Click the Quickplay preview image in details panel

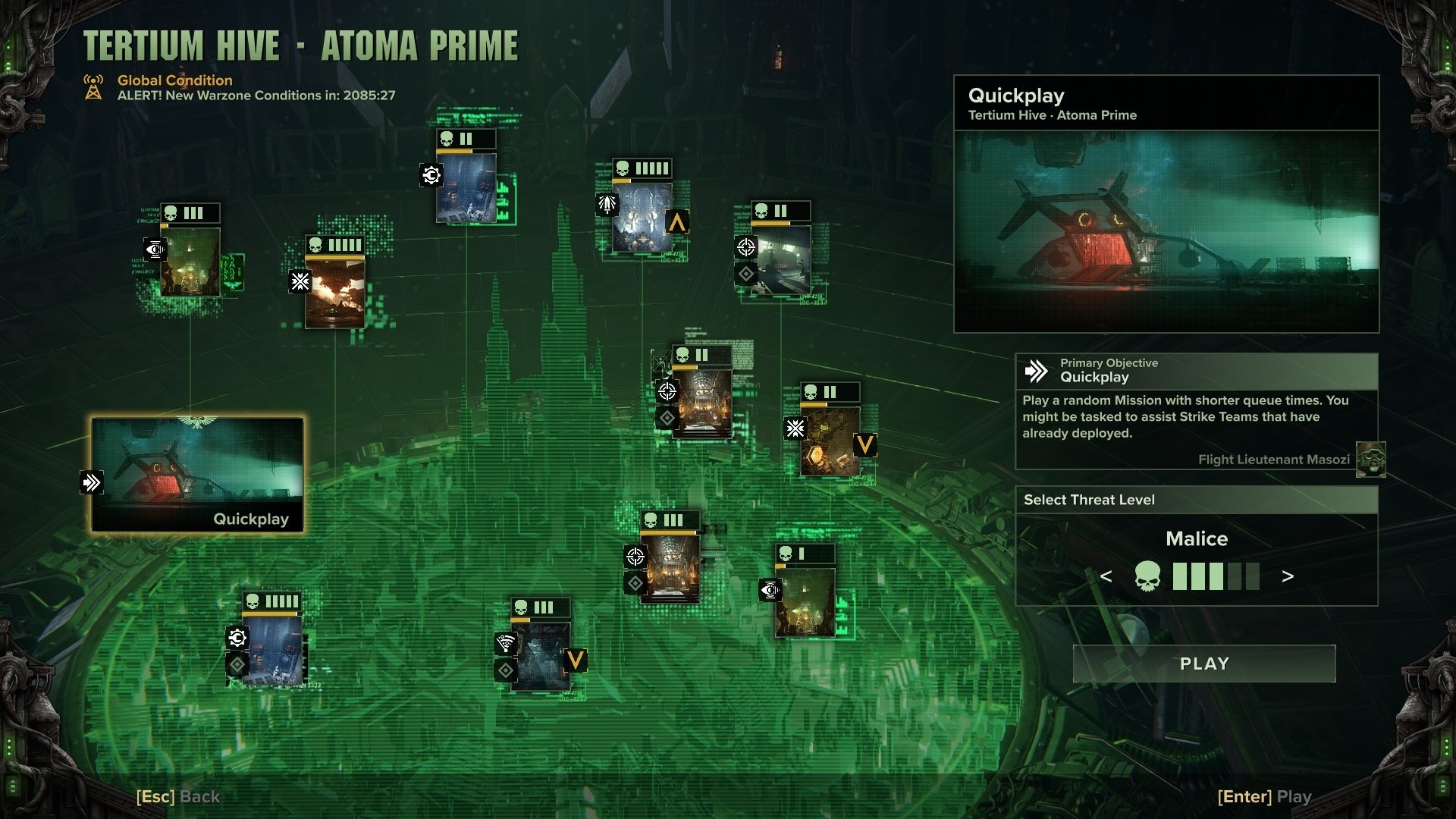point(1166,231)
